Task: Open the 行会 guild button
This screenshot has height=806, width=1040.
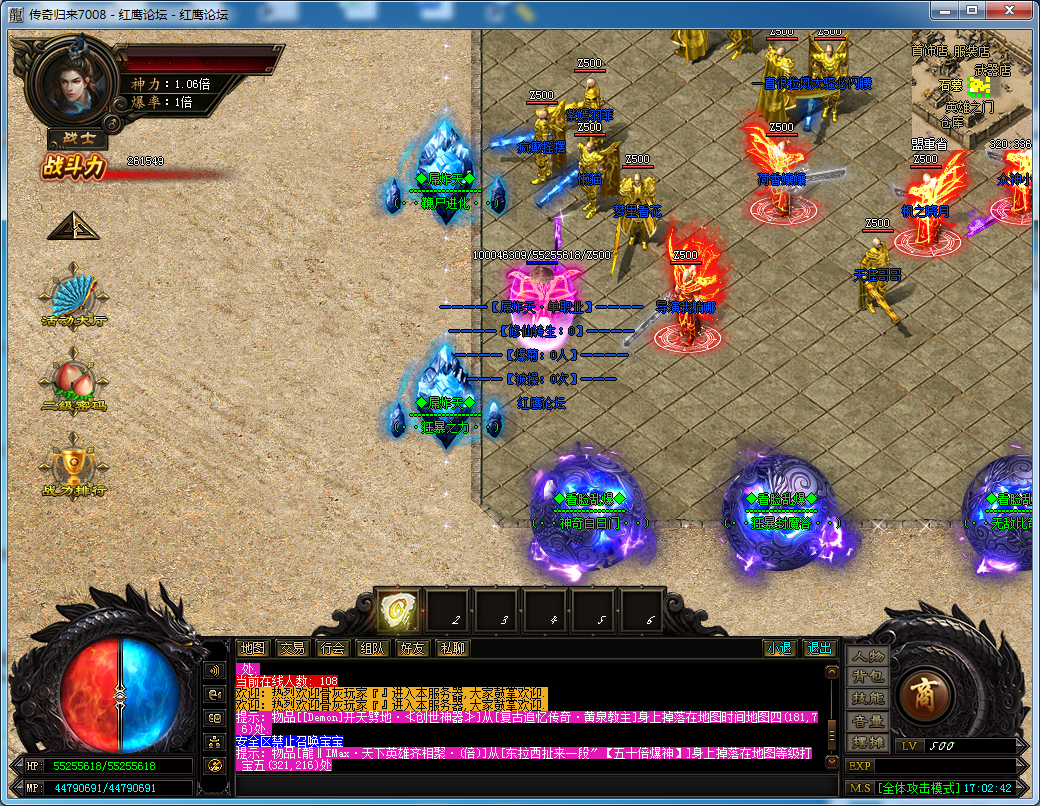Action: tap(332, 648)
